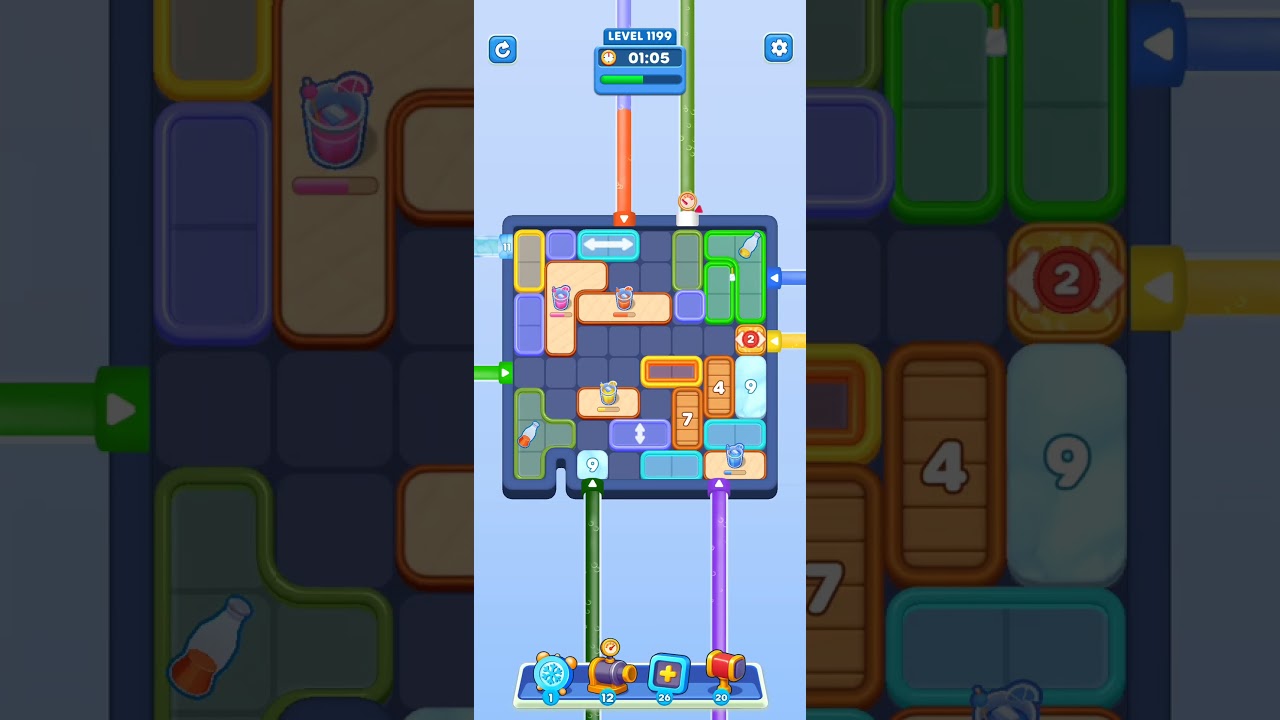Open the settings gear icon
The image size is (1280, 720).
tap(778, 47)
